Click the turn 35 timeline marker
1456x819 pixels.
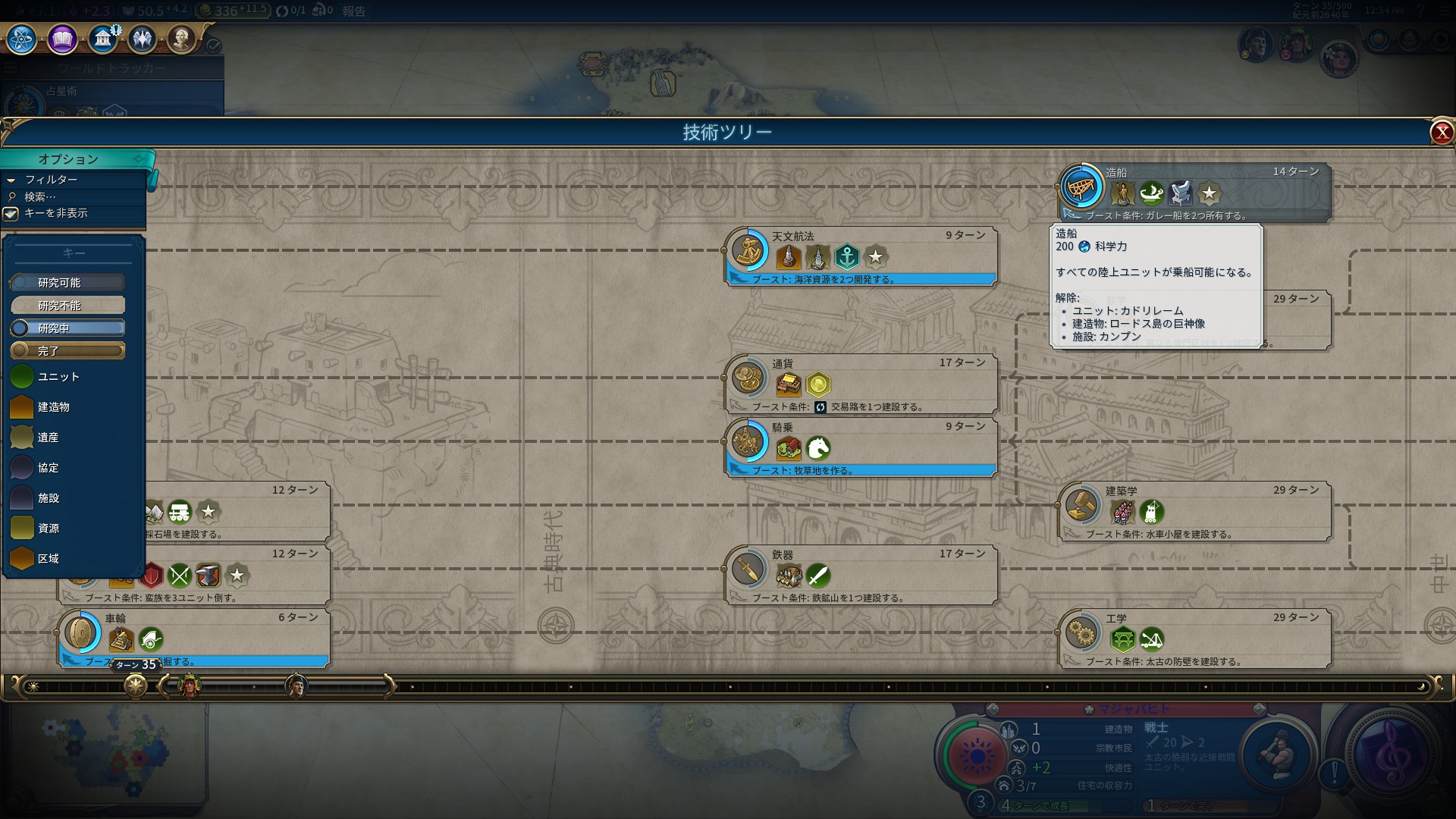point(136,686)
